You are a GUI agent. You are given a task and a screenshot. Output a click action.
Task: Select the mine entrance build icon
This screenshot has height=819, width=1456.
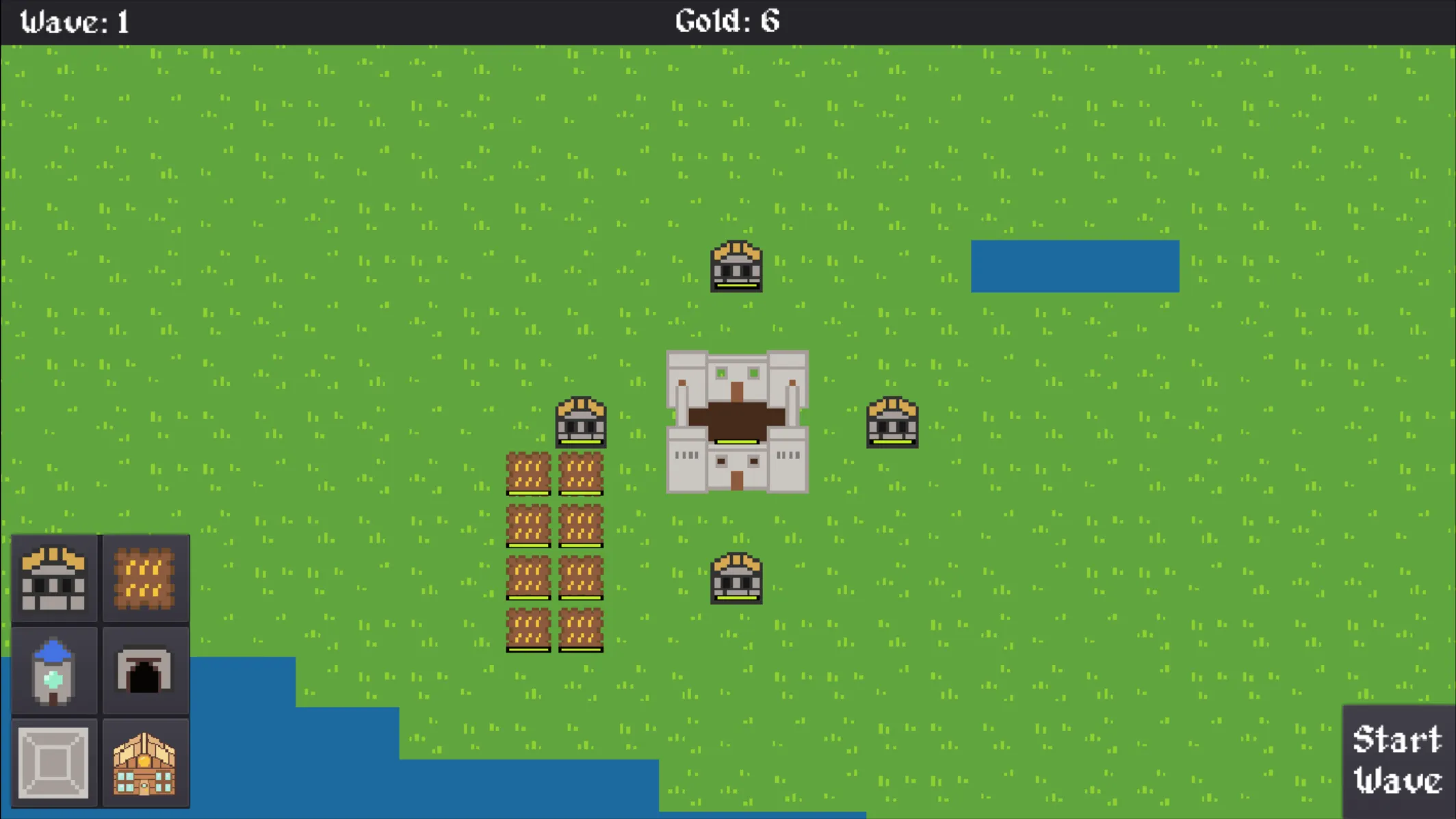point(146,671)
